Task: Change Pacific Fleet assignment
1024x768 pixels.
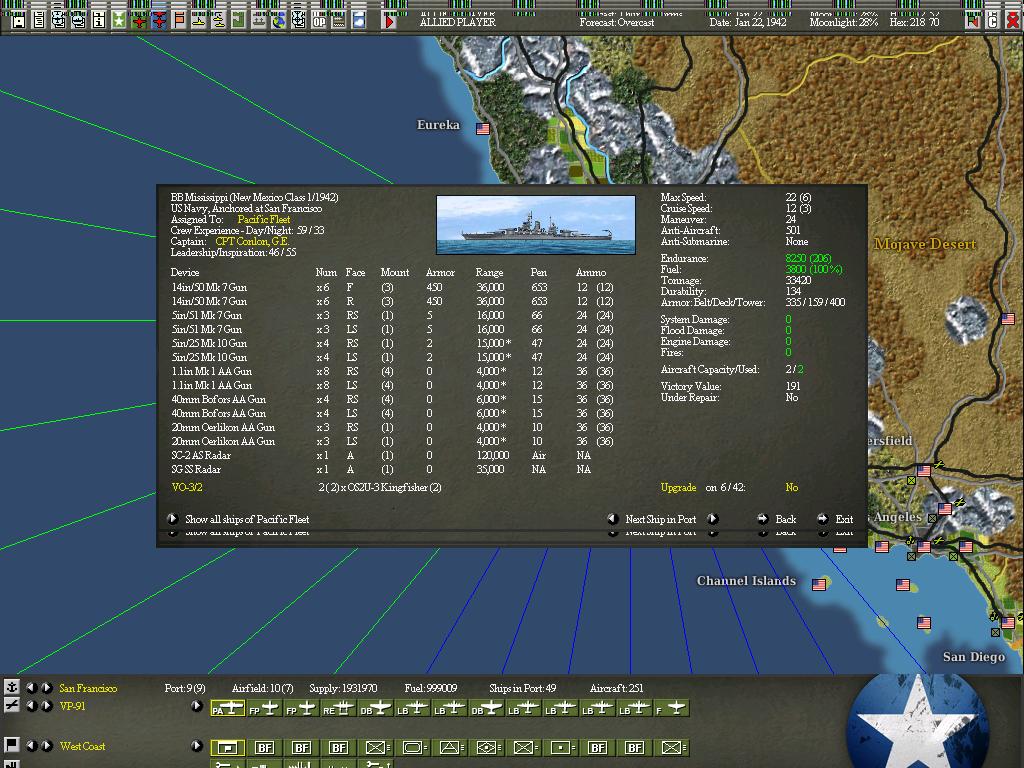Action: coord(264,219)
